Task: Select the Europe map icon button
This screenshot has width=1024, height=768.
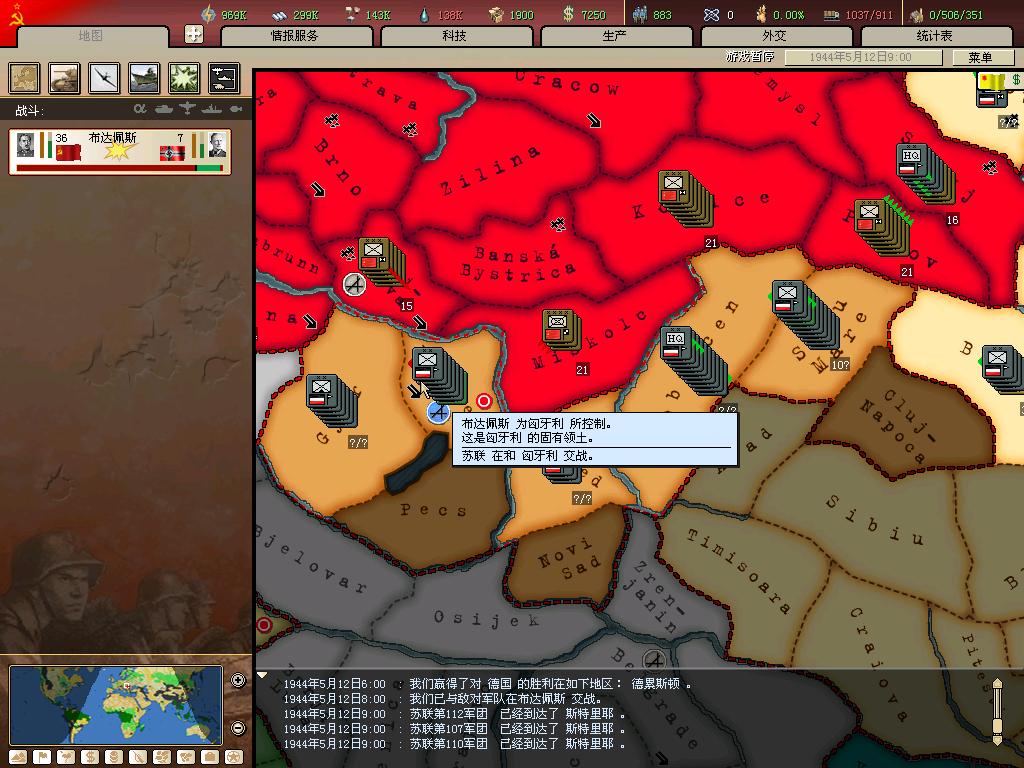Action: pos(25,78)
